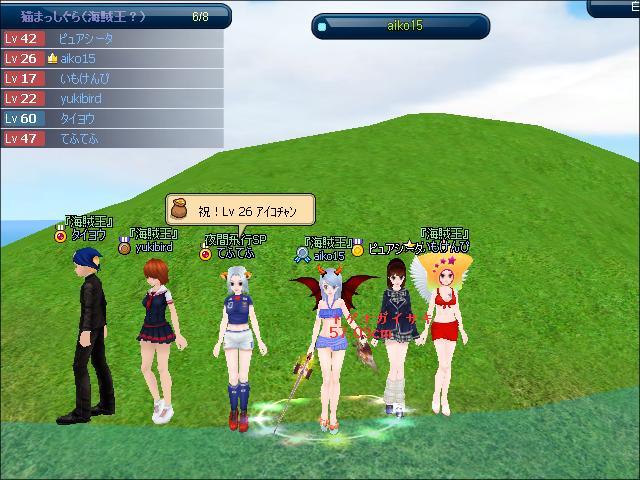
Task: Click yukibird in the party list
Action: (x=110, y=98)
